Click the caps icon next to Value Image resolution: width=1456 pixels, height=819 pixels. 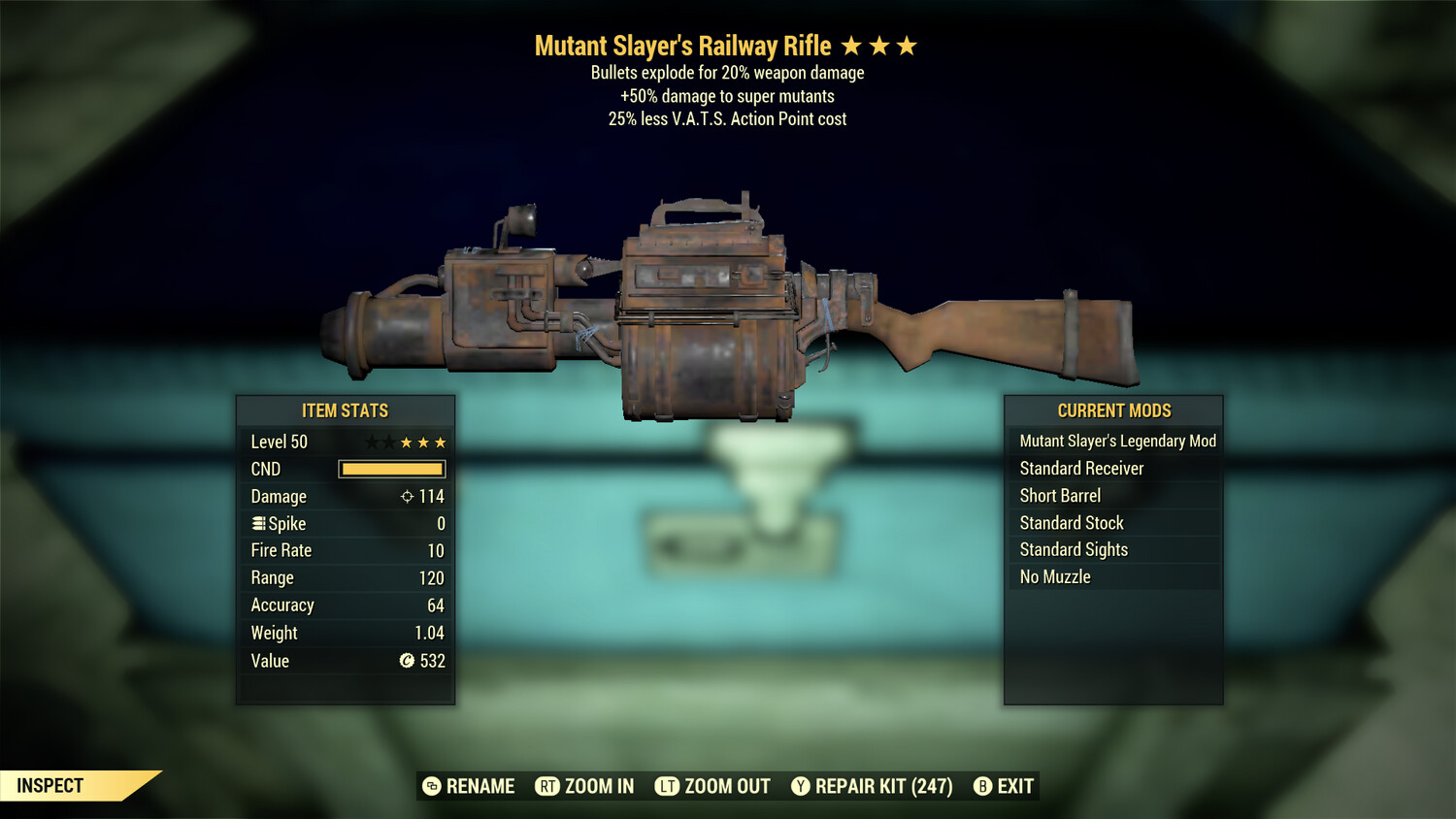408,661
